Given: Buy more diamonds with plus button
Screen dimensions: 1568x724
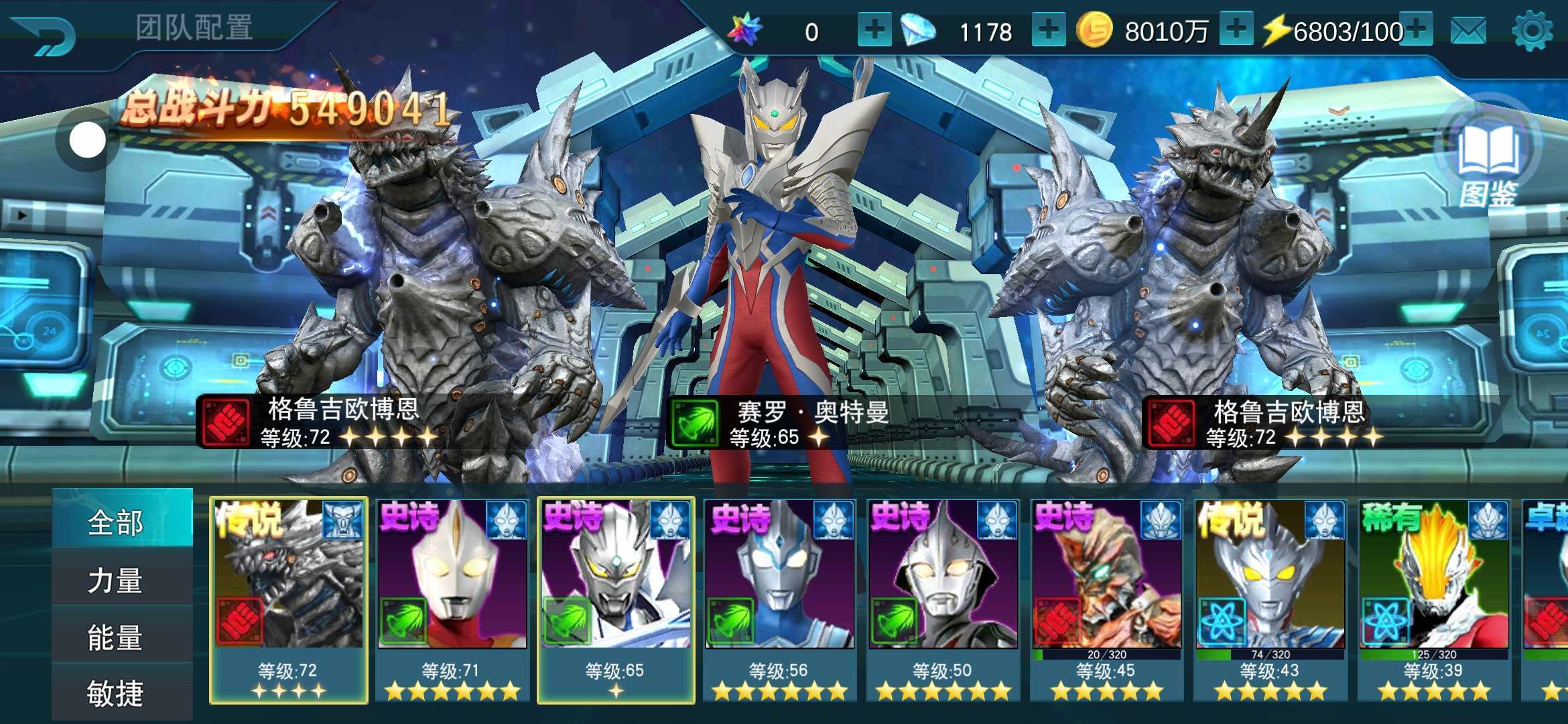Looking at the screenshot, I should pyautogui.click(x=1049, y=31).
